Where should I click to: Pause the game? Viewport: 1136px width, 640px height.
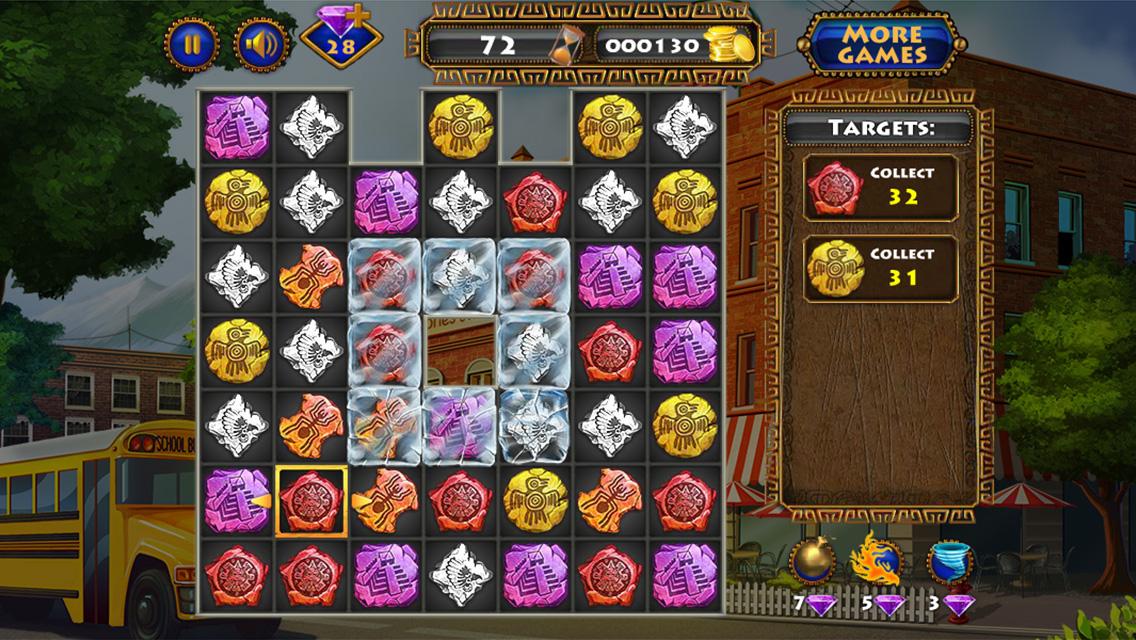[x=192, y=45]
